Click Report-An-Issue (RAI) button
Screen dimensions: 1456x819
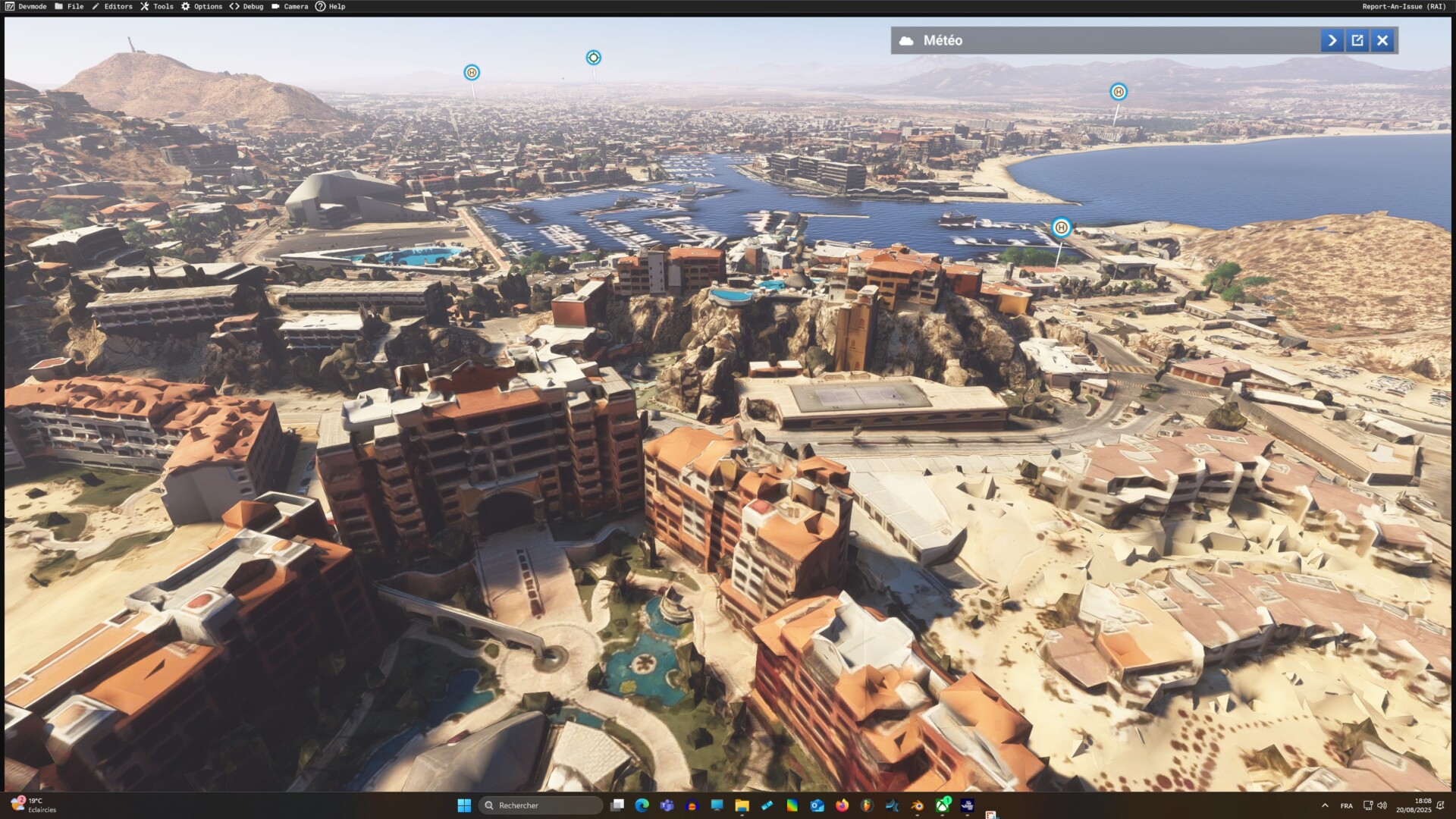pos(1404,6)
